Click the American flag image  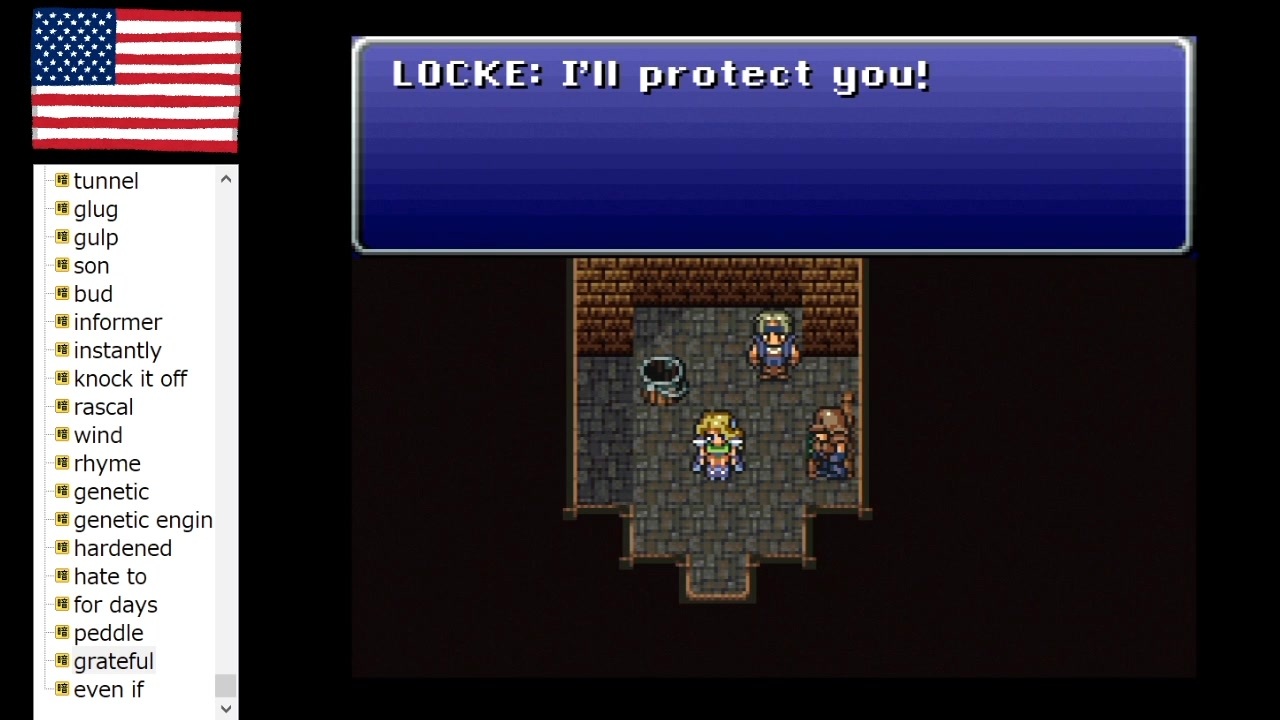[135, 80]
